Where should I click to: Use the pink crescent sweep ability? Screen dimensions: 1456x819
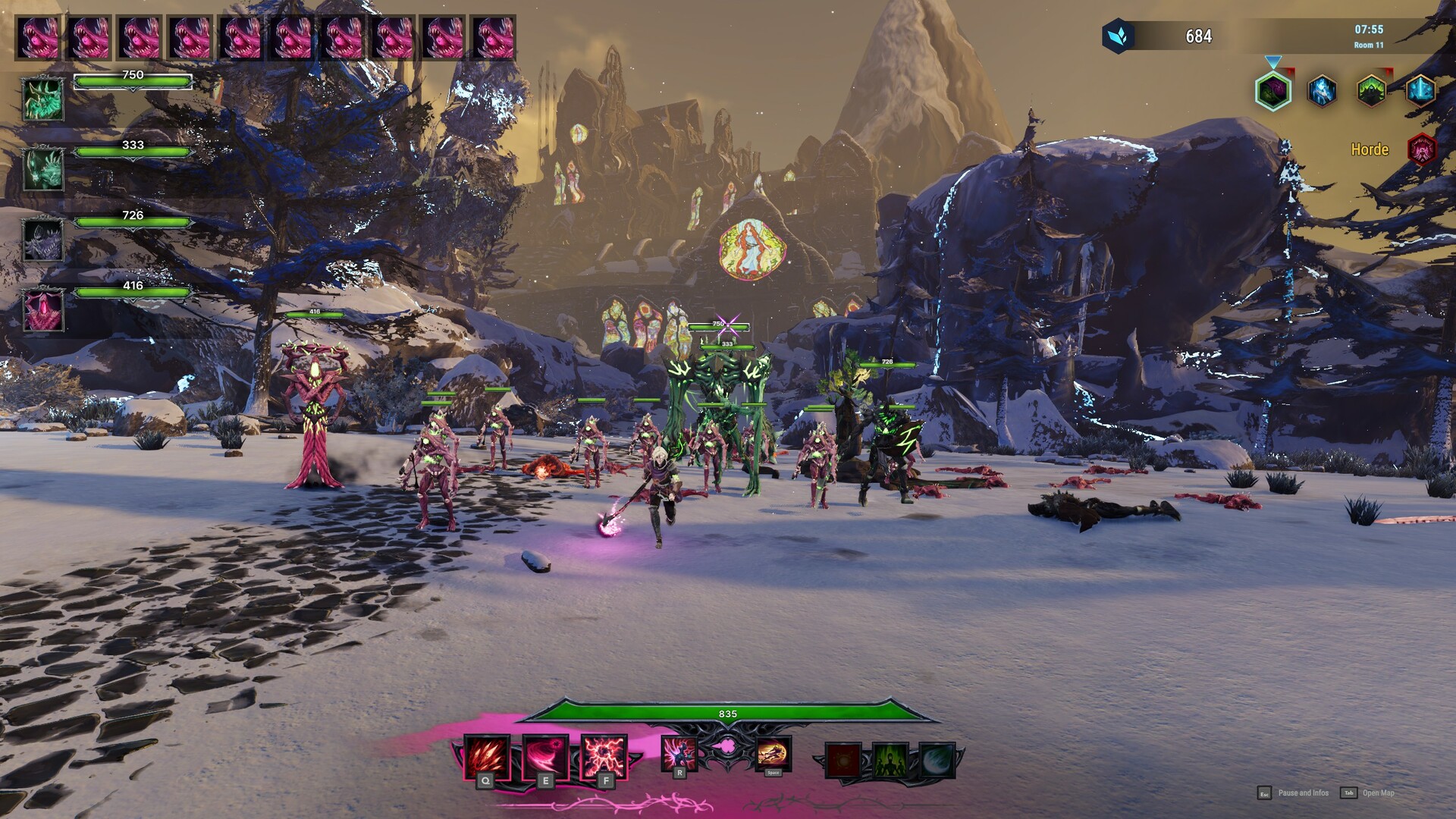point(545,756)
